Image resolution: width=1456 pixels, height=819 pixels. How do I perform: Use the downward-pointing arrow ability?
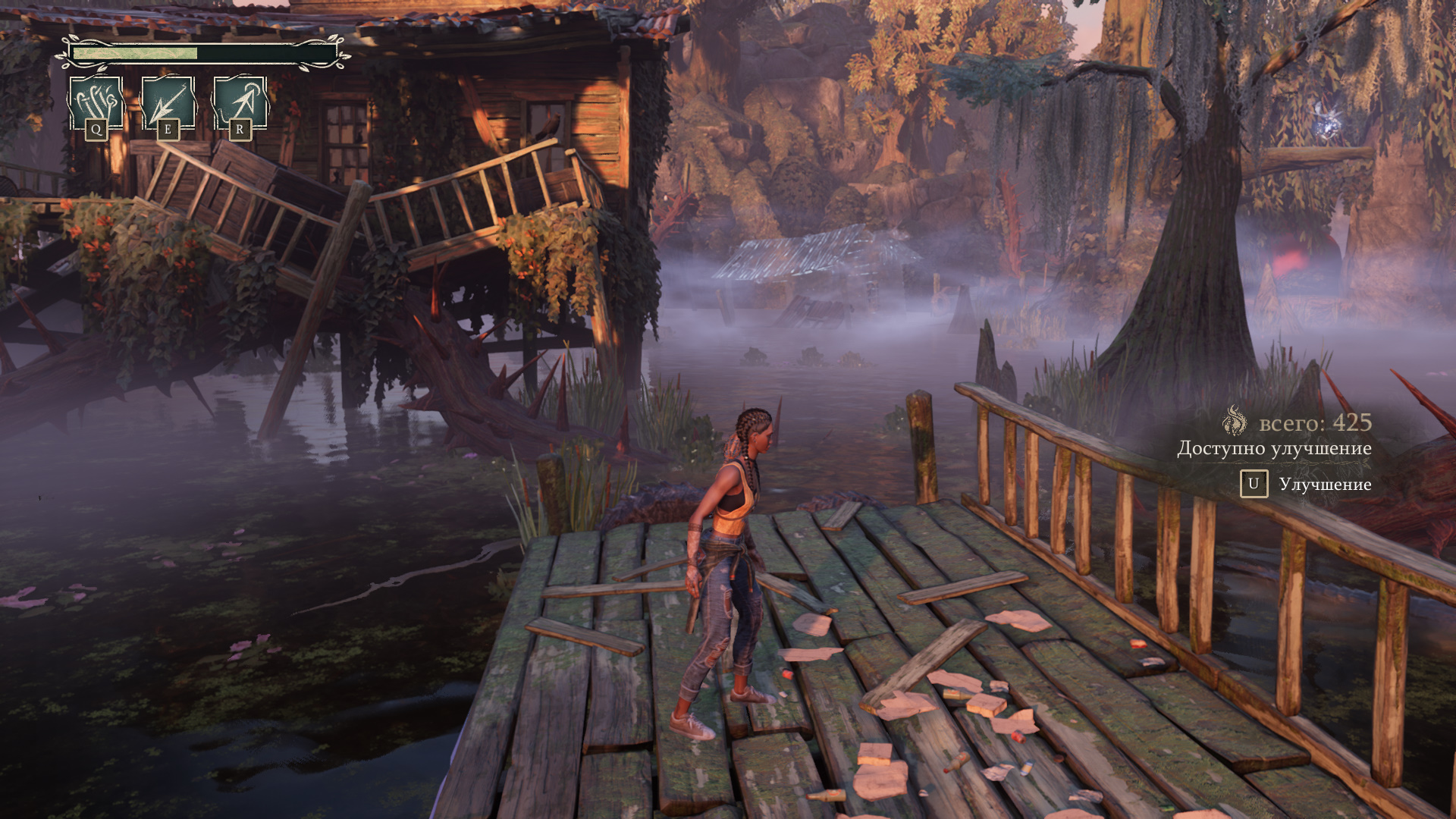pyautogui.click(x=168, y=102)
